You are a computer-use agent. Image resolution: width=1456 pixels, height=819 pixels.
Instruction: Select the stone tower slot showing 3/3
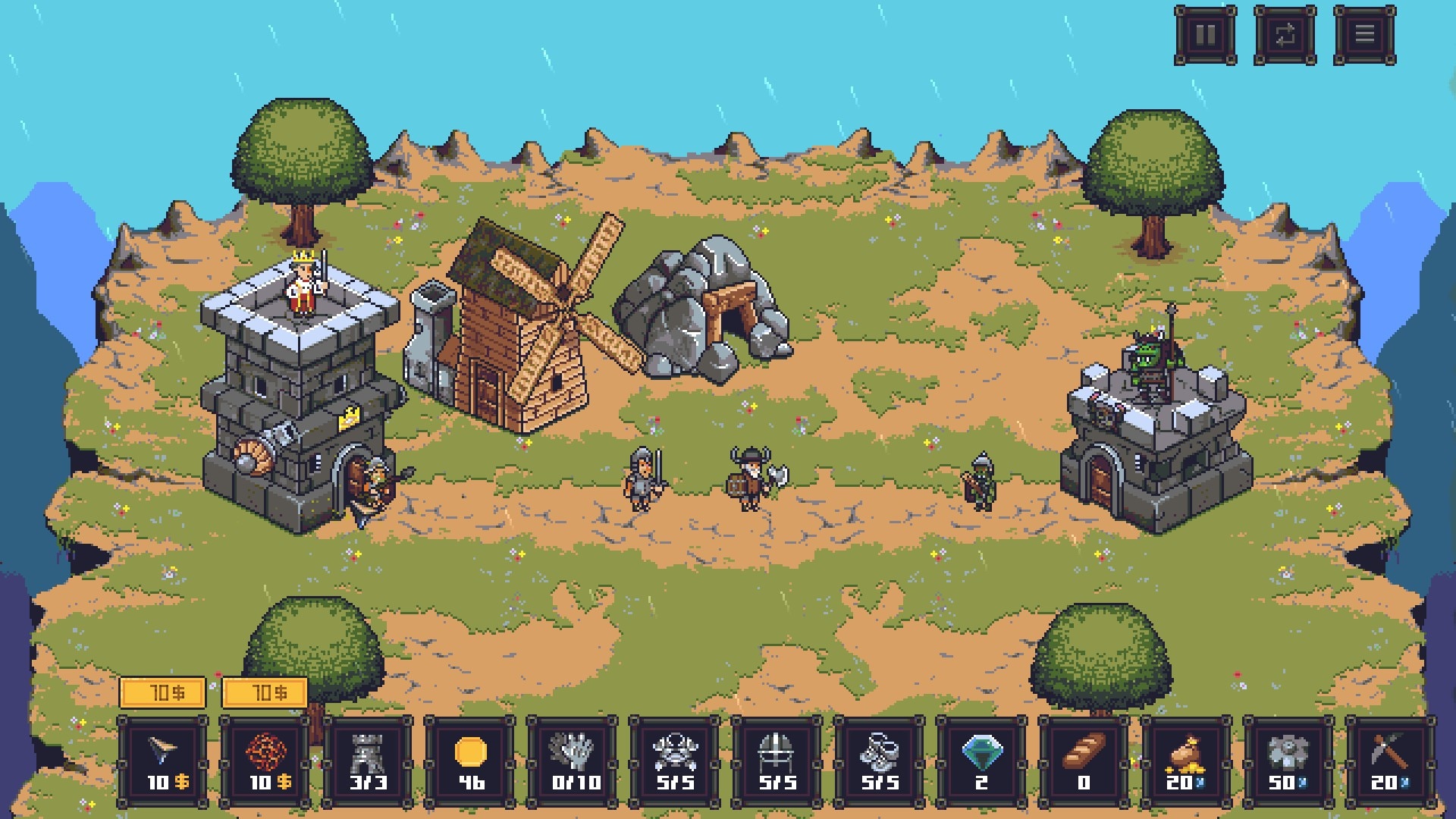pos(368,761)
